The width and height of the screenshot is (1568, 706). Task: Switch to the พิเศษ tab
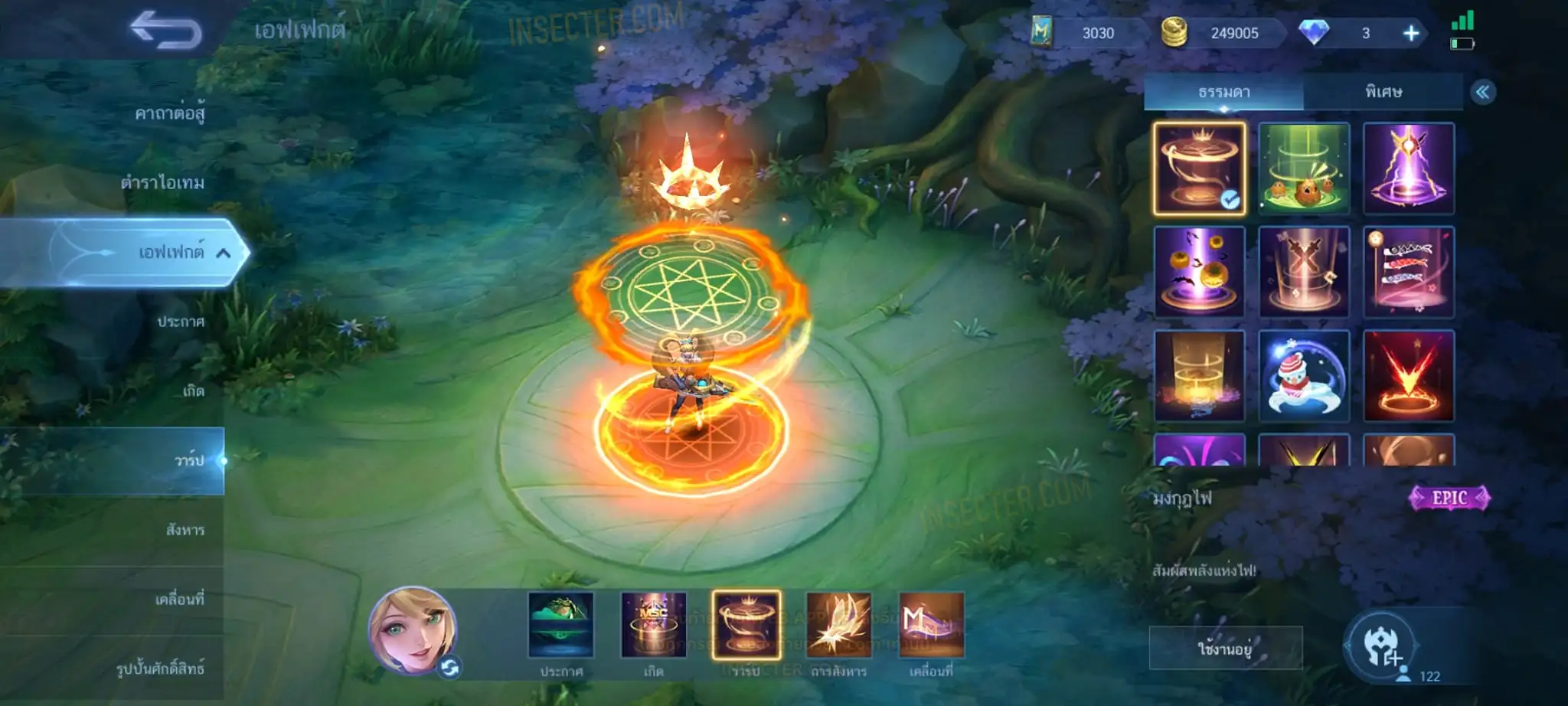pos(1383,92)
